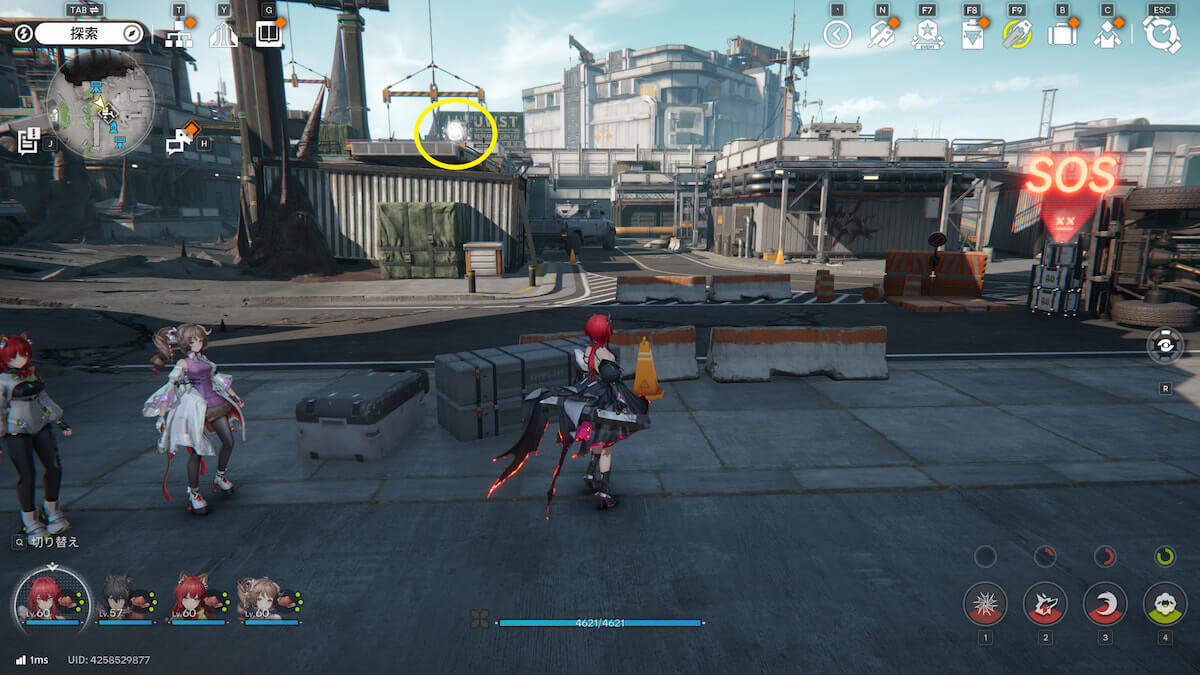1200x675 pixels.
Task: Activate the white starburst skill icon
Action: coord(985,603)
